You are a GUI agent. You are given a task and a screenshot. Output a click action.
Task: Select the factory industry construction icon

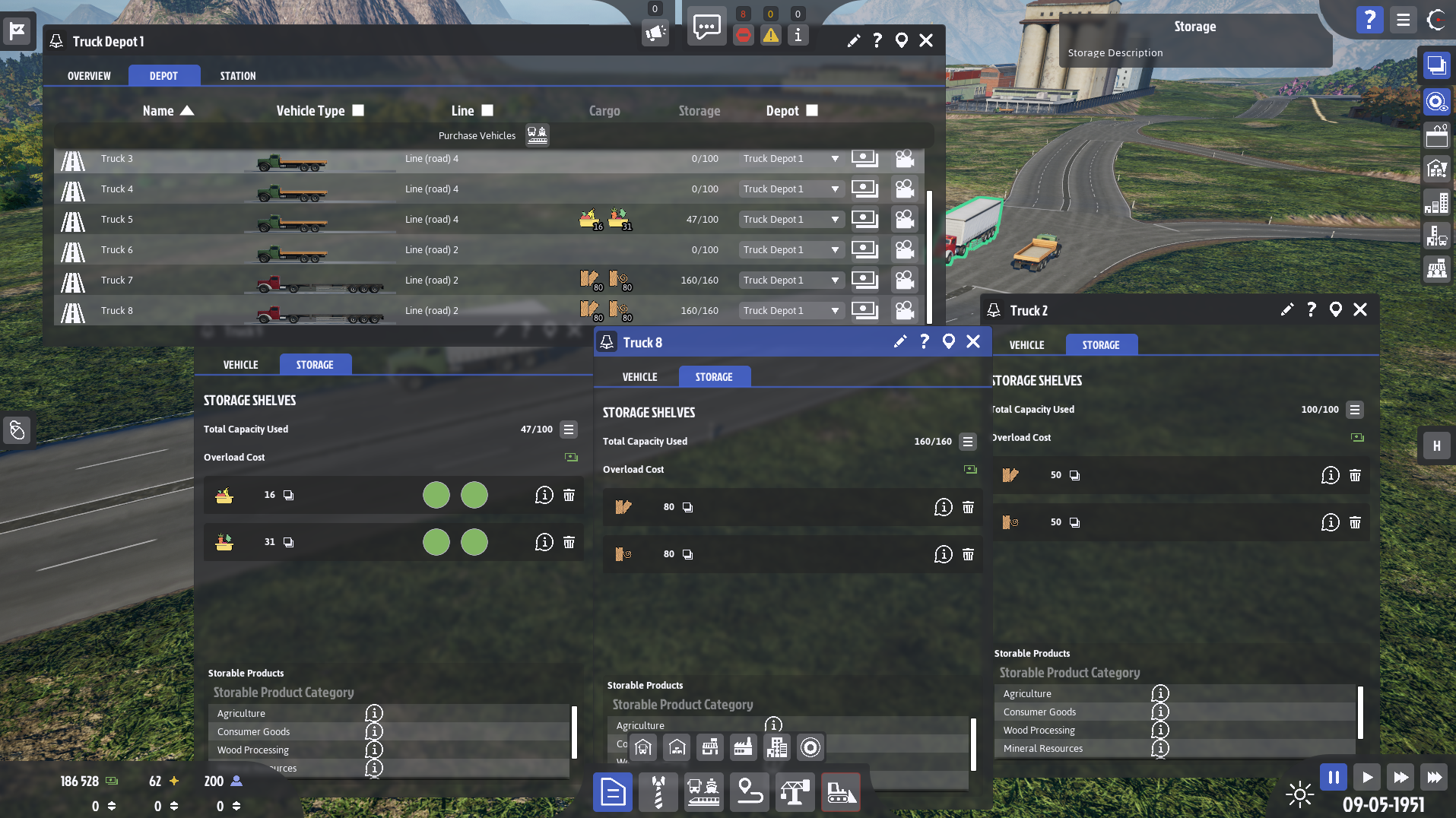[743, 747]
